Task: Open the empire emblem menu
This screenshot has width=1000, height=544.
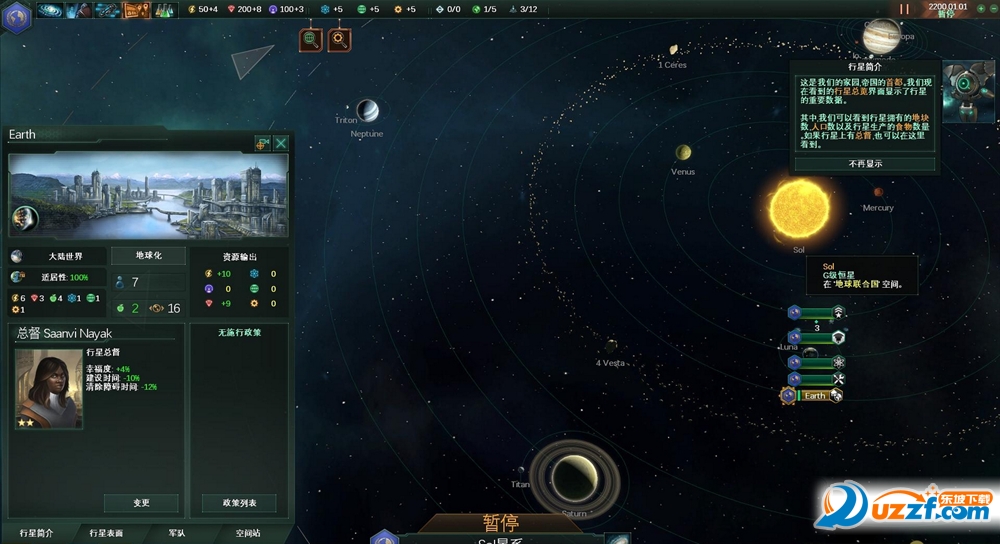Action: coord(18,17)
